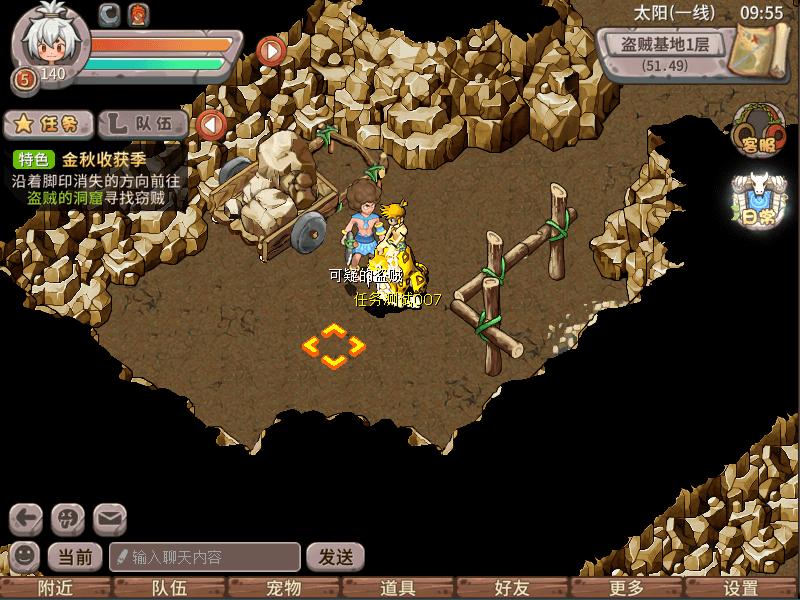Click the back-arrow button above the chat box
800x600 pixels.
[26, 518]
